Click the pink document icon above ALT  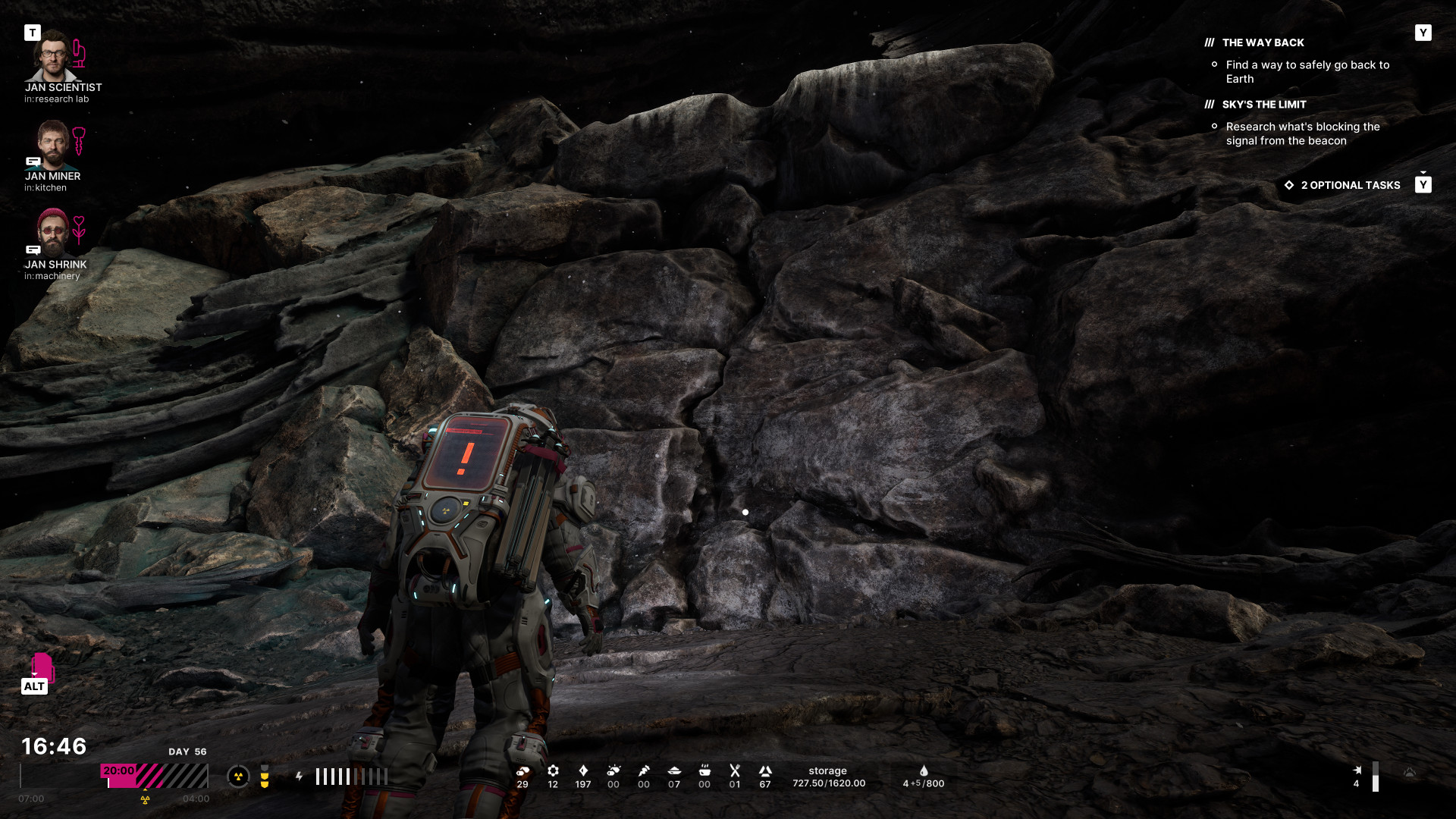click(x=42, y=667)
